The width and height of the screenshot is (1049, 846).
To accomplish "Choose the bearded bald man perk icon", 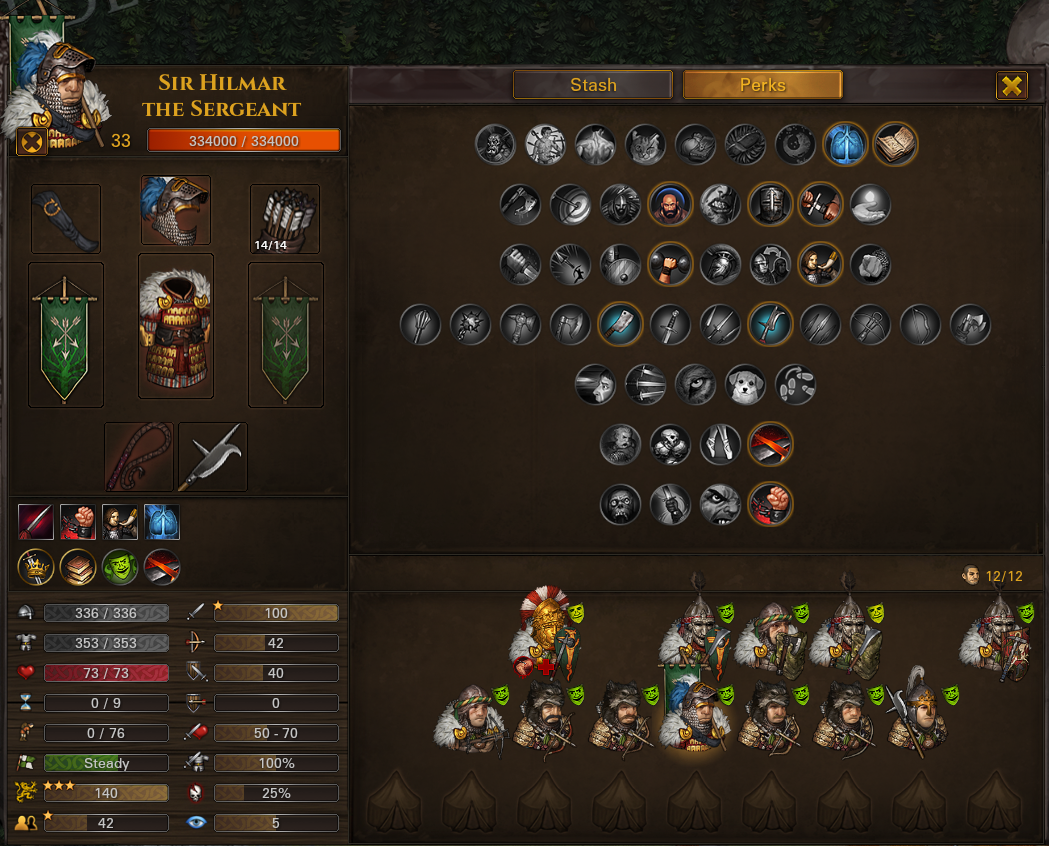I will (670, 204).
